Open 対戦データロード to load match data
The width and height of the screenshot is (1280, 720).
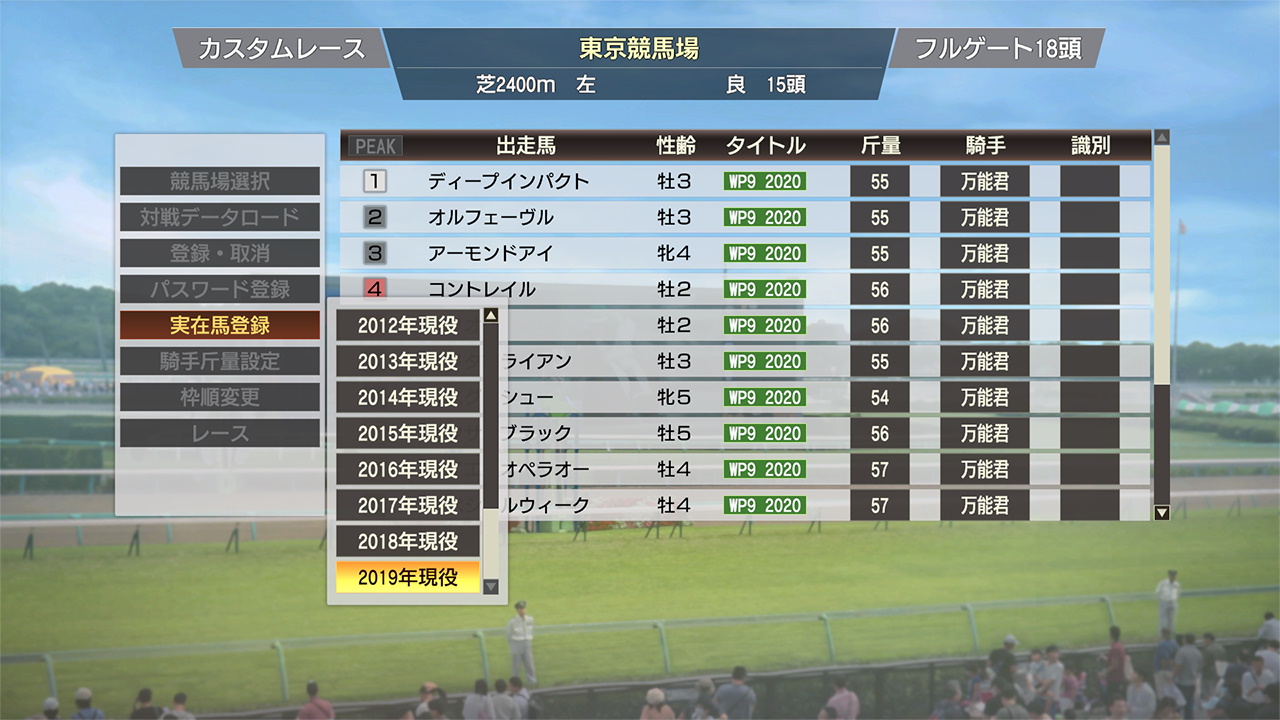pyautogui.click(x=220, y=217)
